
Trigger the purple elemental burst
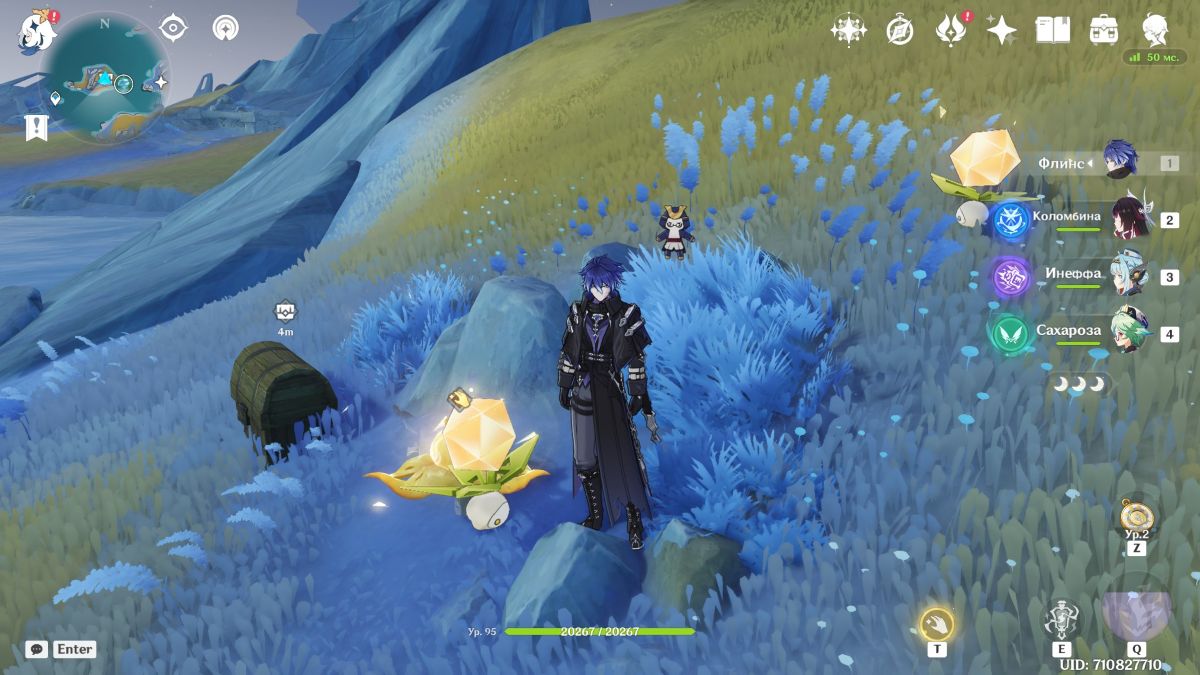(x=1136, y=614)
